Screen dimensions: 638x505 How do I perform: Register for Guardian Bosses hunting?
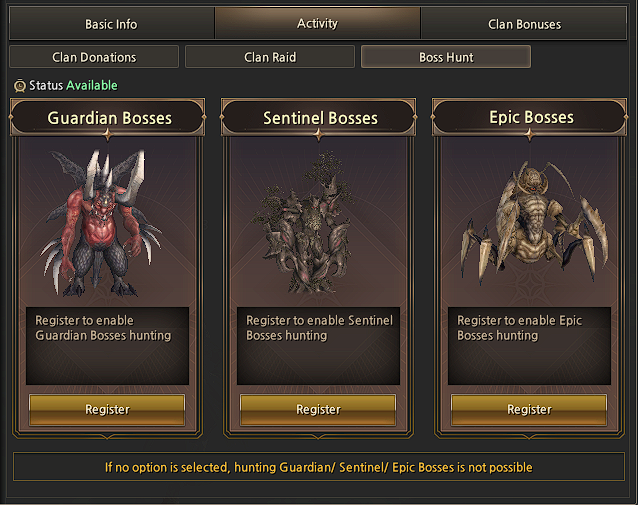[107, 409]
